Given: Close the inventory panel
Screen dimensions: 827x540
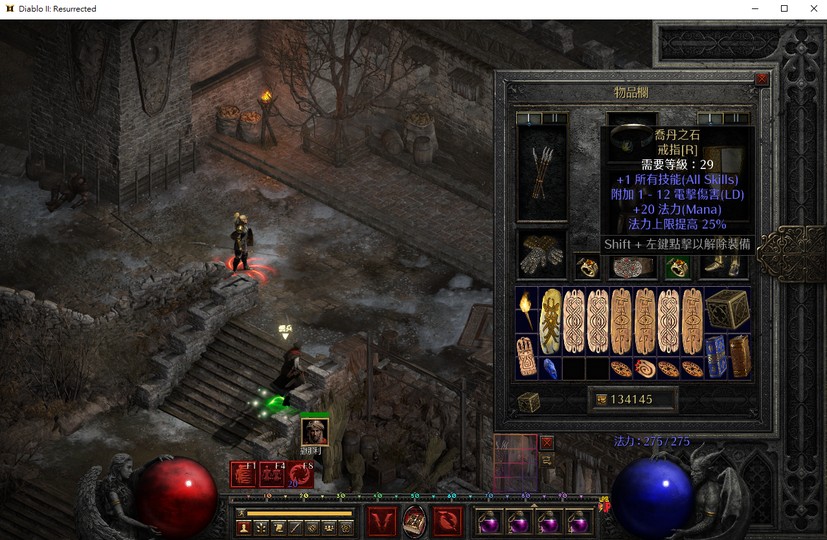Looking at the screenshot, I should (762, 79).
